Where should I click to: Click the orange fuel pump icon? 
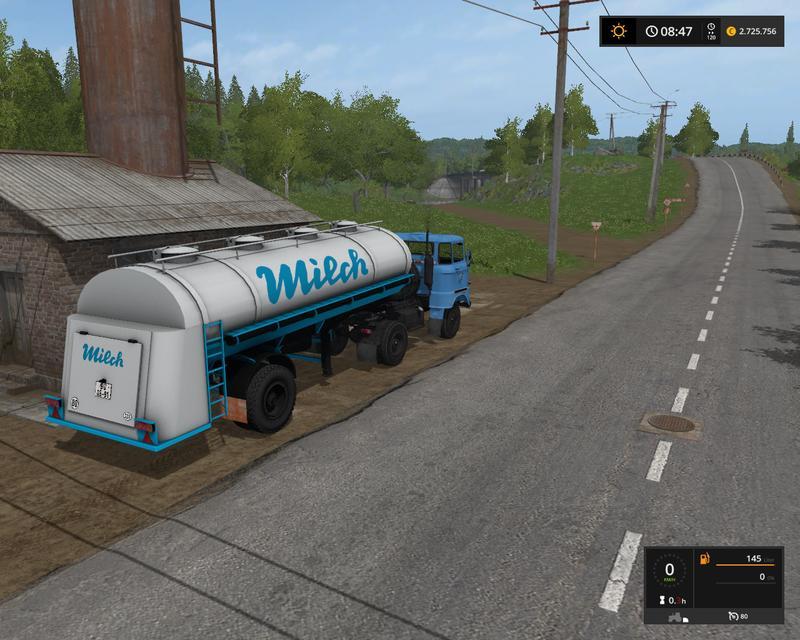pyautogui.click(x=705, y=558)
